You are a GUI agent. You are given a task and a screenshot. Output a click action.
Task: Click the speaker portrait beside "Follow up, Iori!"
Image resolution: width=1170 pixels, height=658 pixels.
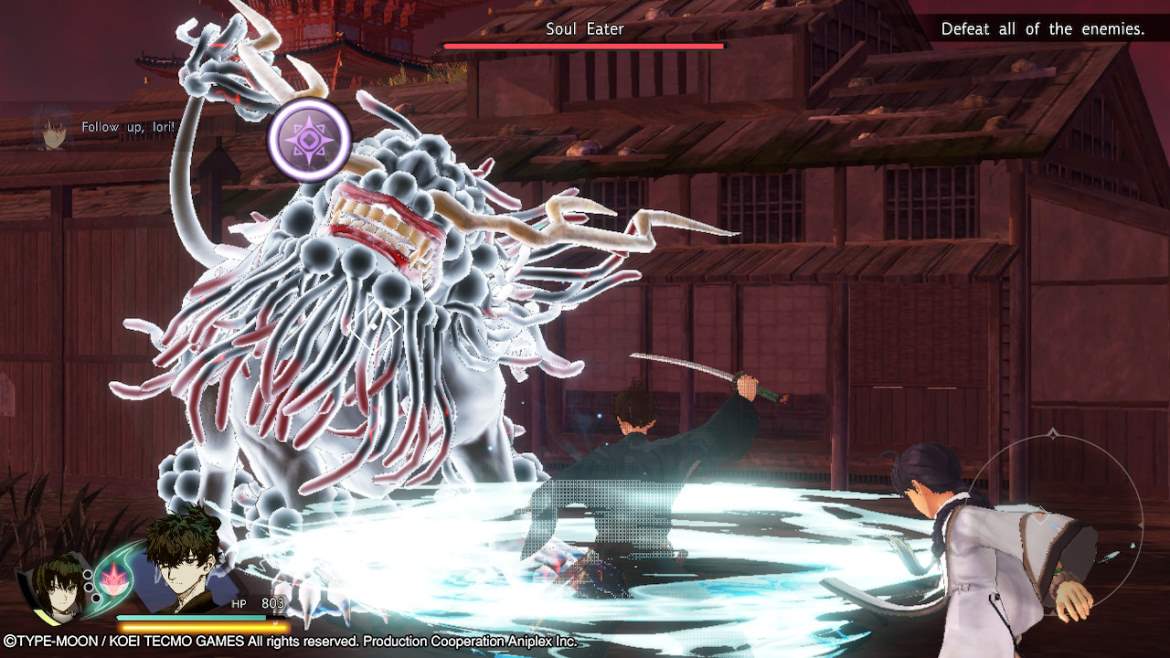pyautogui.click(x=53, y=128)
